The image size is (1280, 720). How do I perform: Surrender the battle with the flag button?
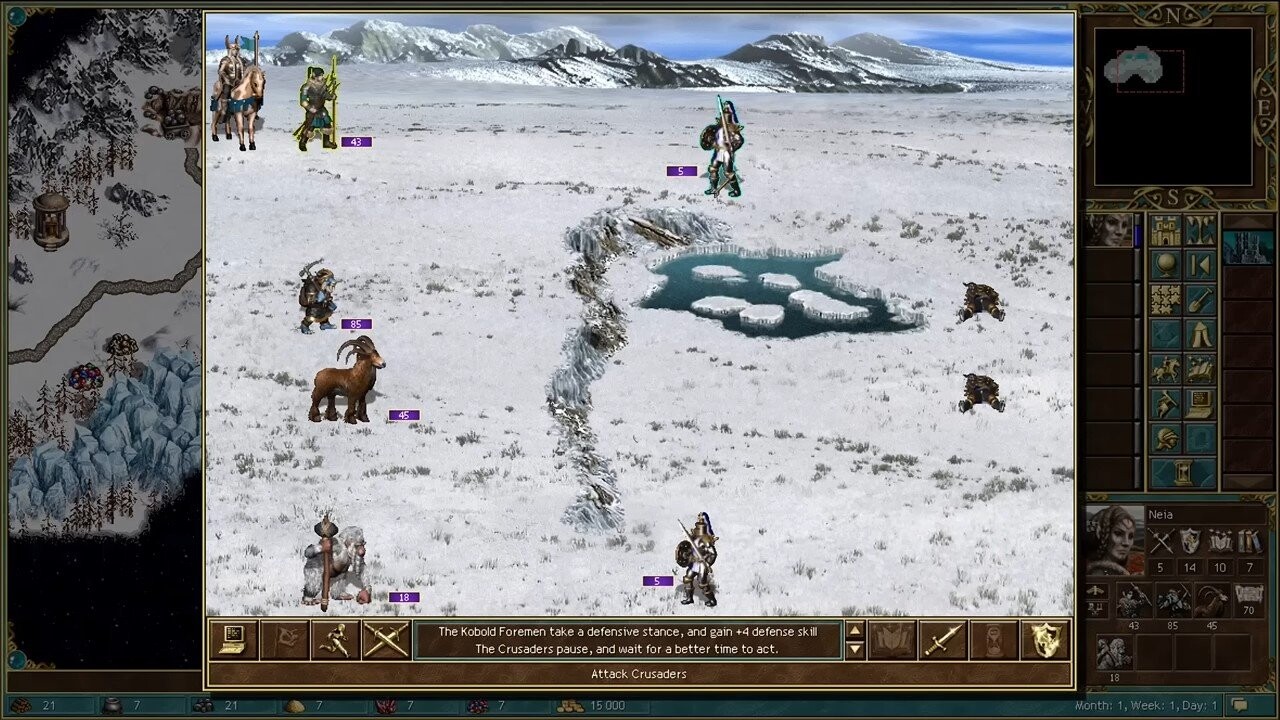point(284,640)
